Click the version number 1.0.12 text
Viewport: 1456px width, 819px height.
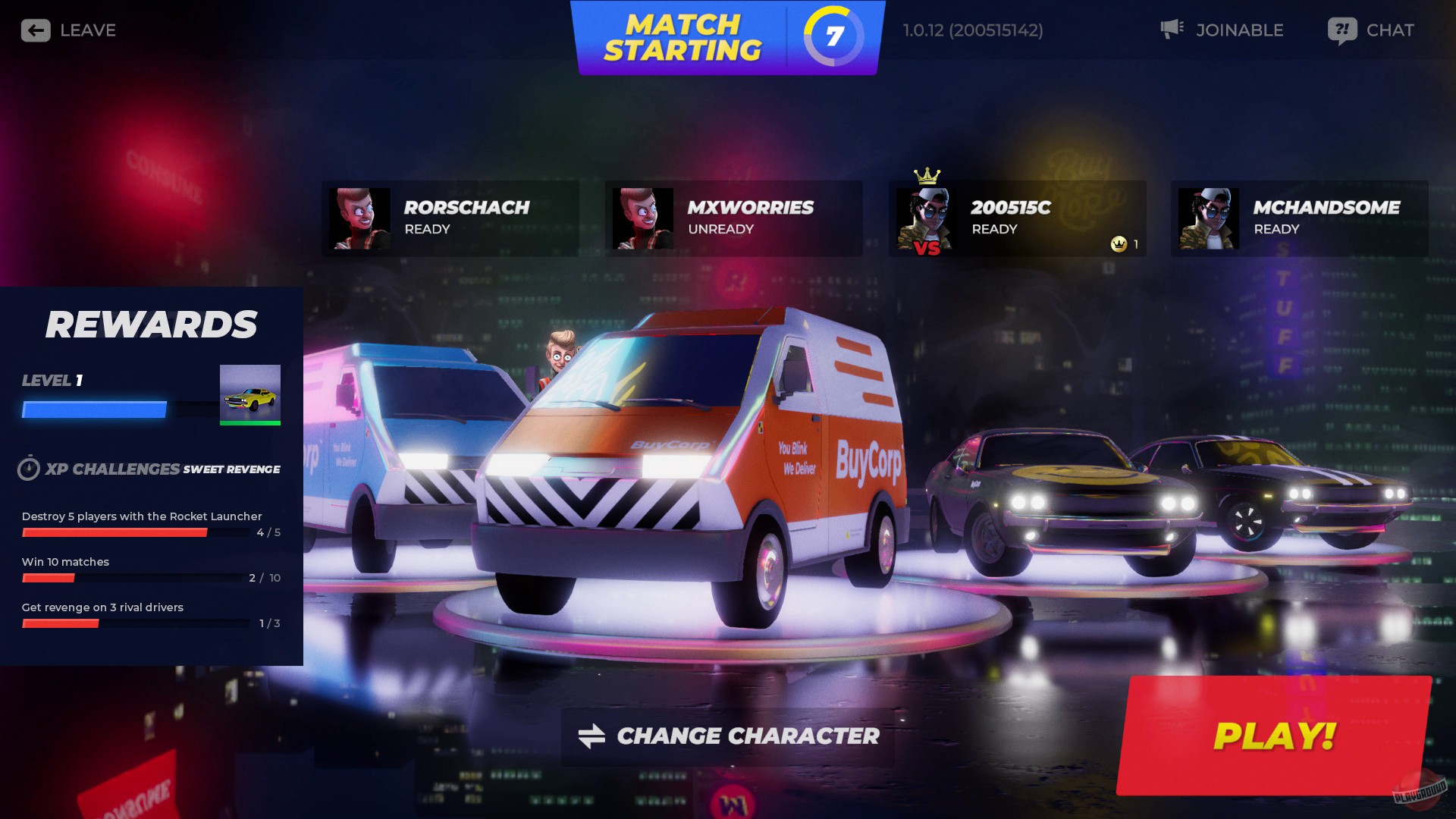[973, 30]
